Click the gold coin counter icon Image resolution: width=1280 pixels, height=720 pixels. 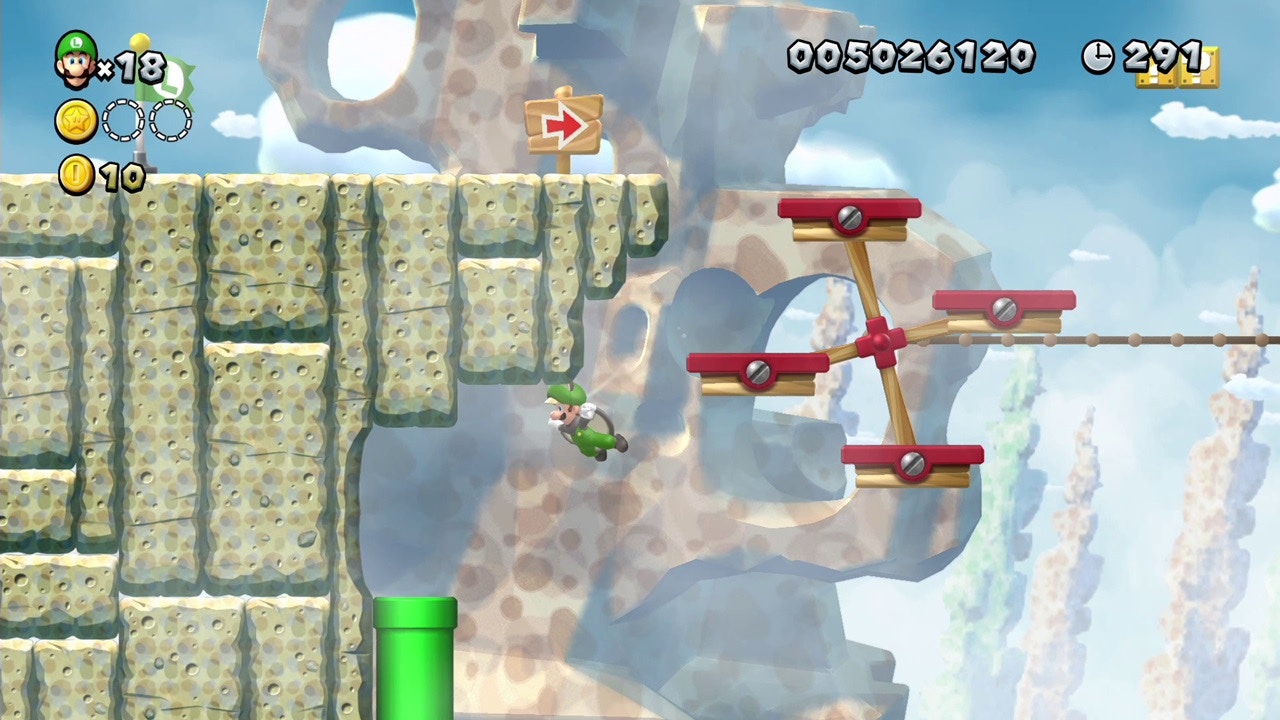(x=74, y=174)
